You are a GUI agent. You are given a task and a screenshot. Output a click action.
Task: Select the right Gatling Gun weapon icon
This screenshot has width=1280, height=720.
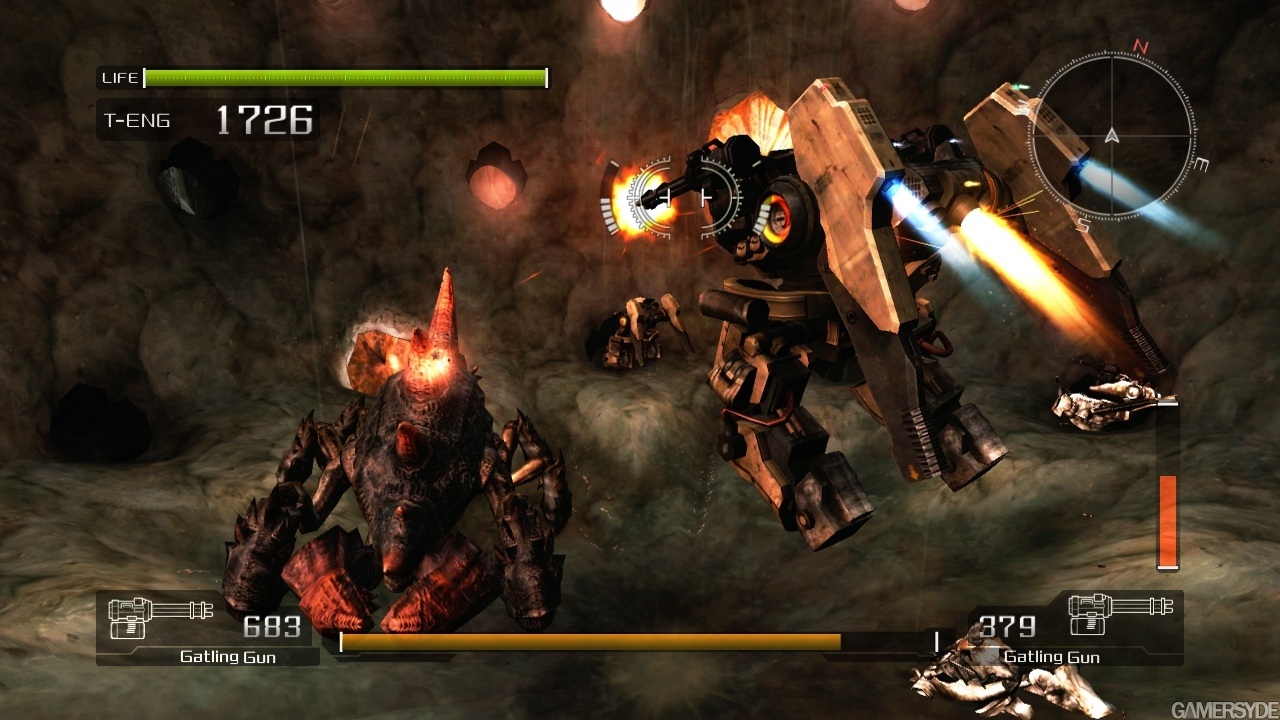[x=1120, y=615]
